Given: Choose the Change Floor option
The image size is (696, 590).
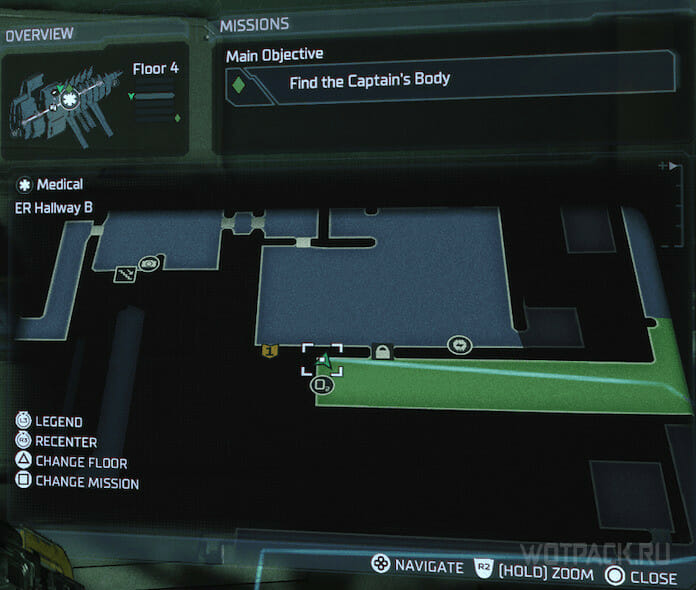Looking at the screenshot, I should [71, 463].
